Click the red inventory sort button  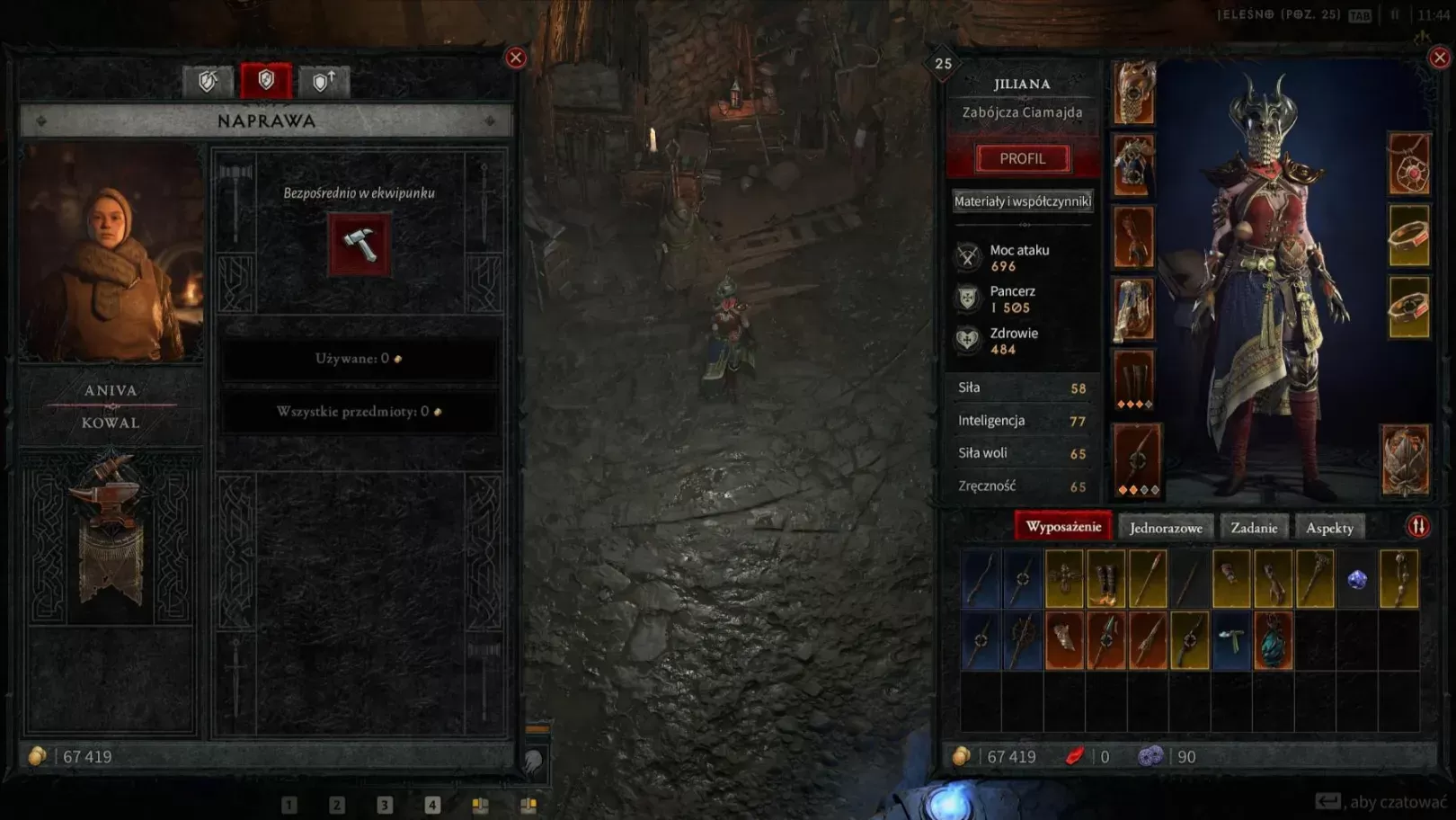(x=1418, y=527)
